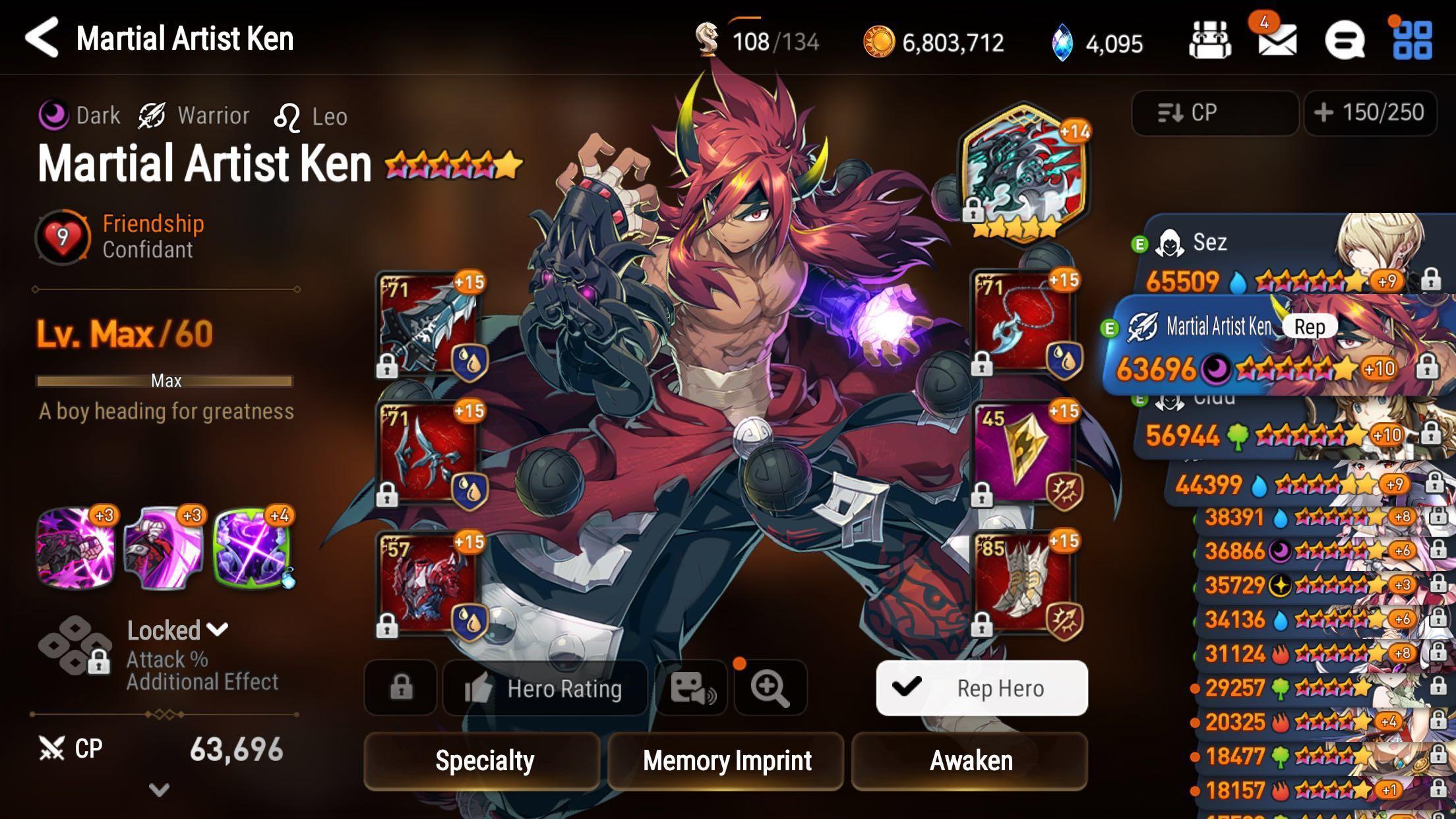The height and width of the screenshot is (819, 1456).
Task: Open the Specialty screen
Action: [x=485, y=760]
